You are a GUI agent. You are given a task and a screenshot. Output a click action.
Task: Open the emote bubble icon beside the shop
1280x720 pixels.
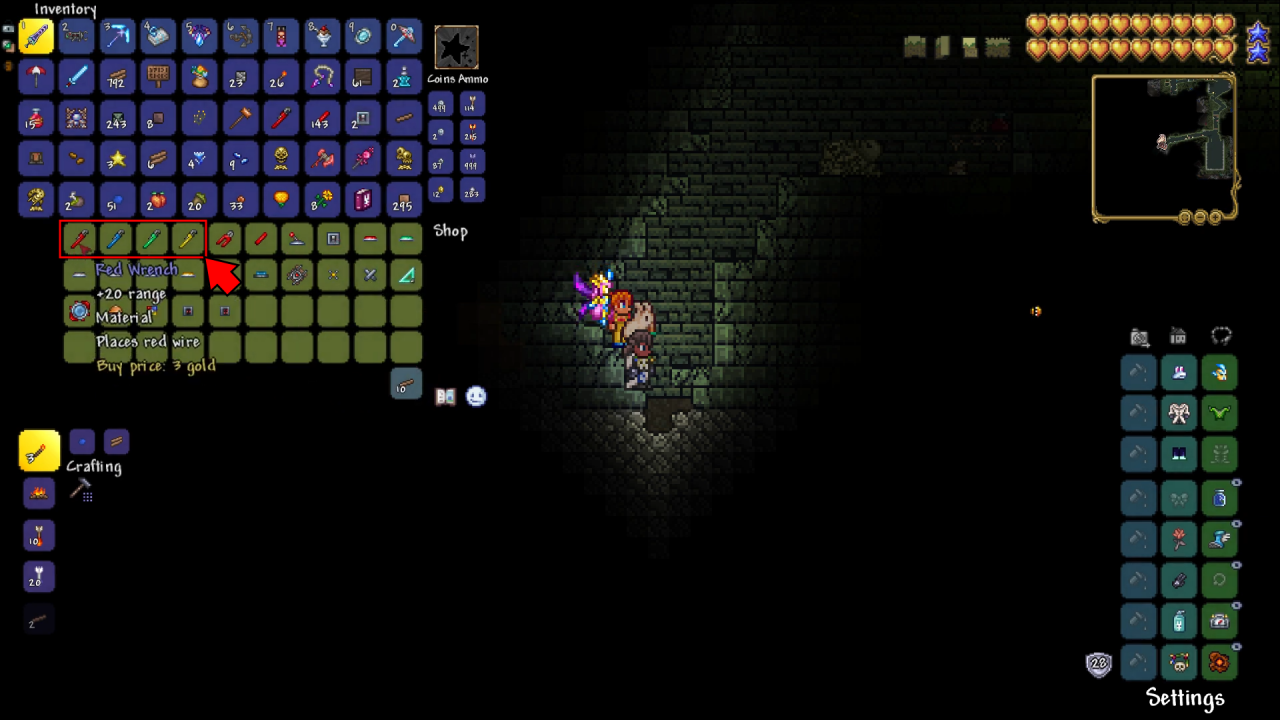pos(476,396)
